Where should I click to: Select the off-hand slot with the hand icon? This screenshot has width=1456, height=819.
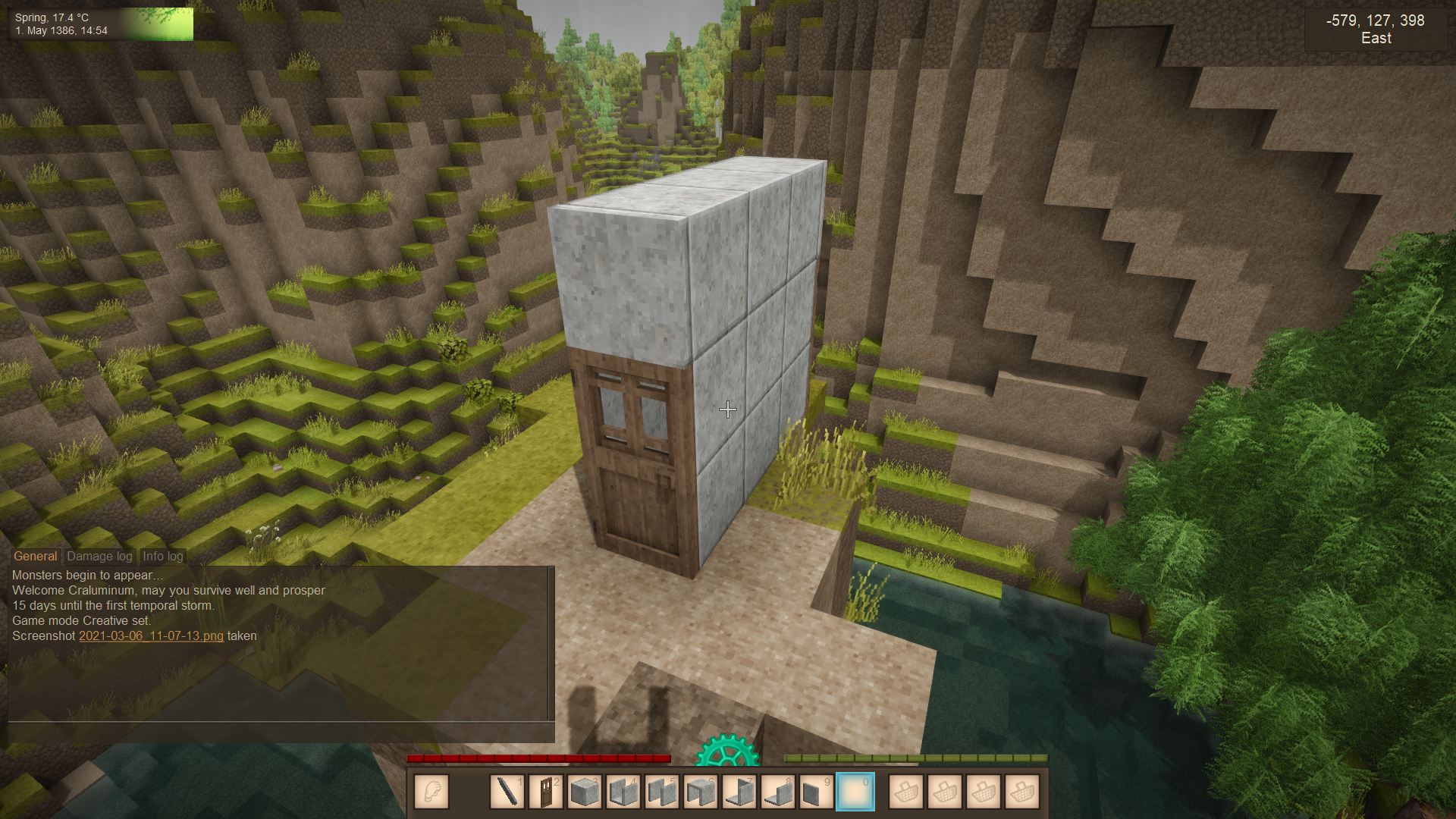click(x=431, y=792)
